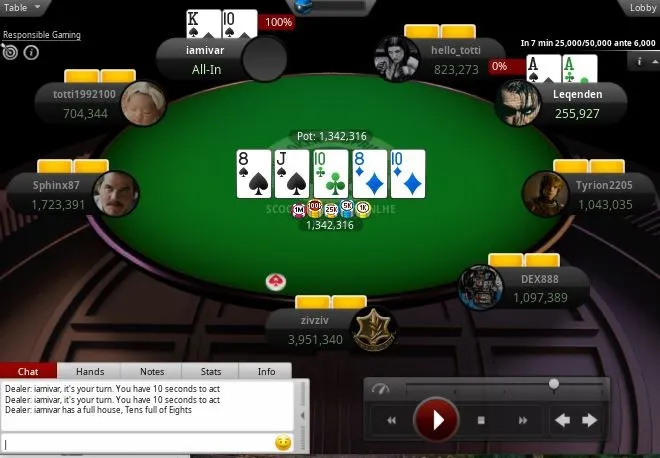Select the Info tab
This screenshot has height=458, width=660.
(266, 371)
